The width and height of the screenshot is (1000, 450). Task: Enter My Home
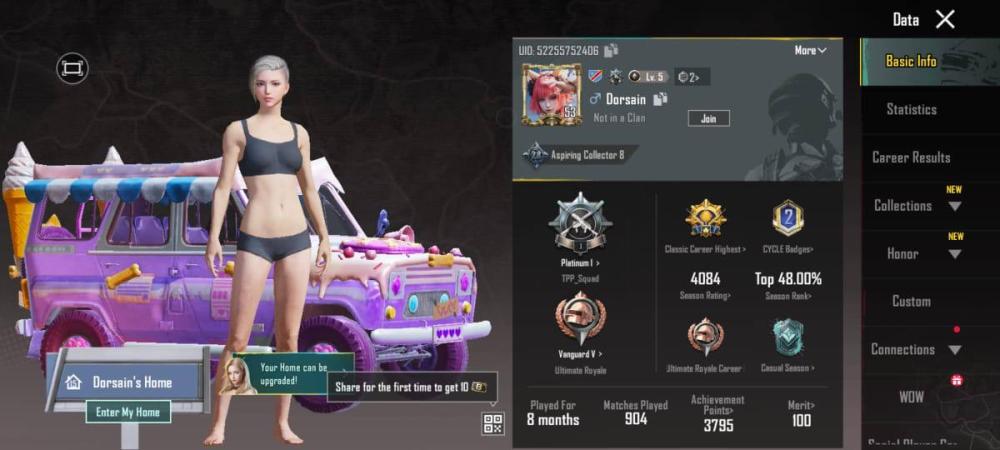pyautogui.click(x=127, y=411)
